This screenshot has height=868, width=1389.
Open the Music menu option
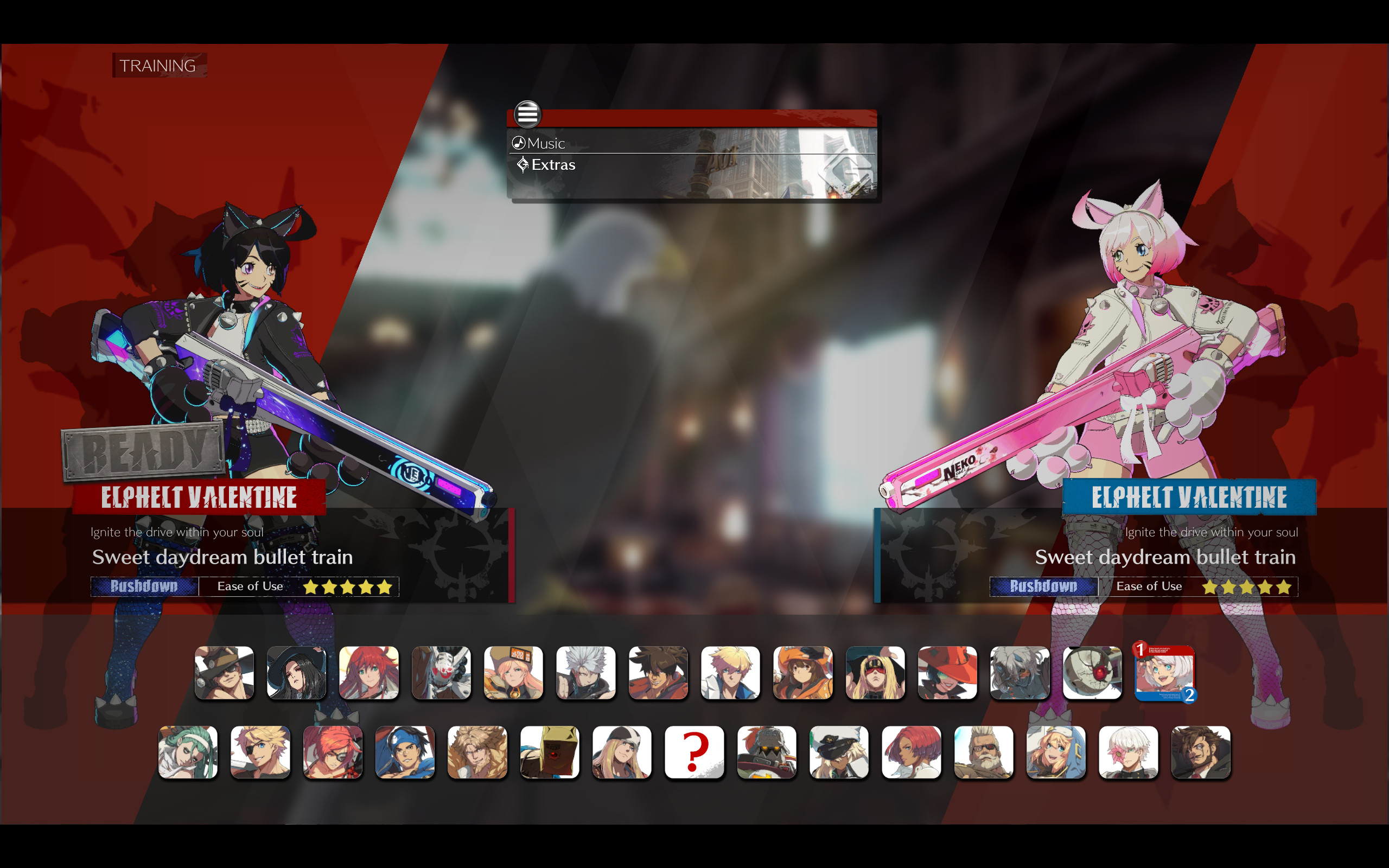tap(545, 143)
